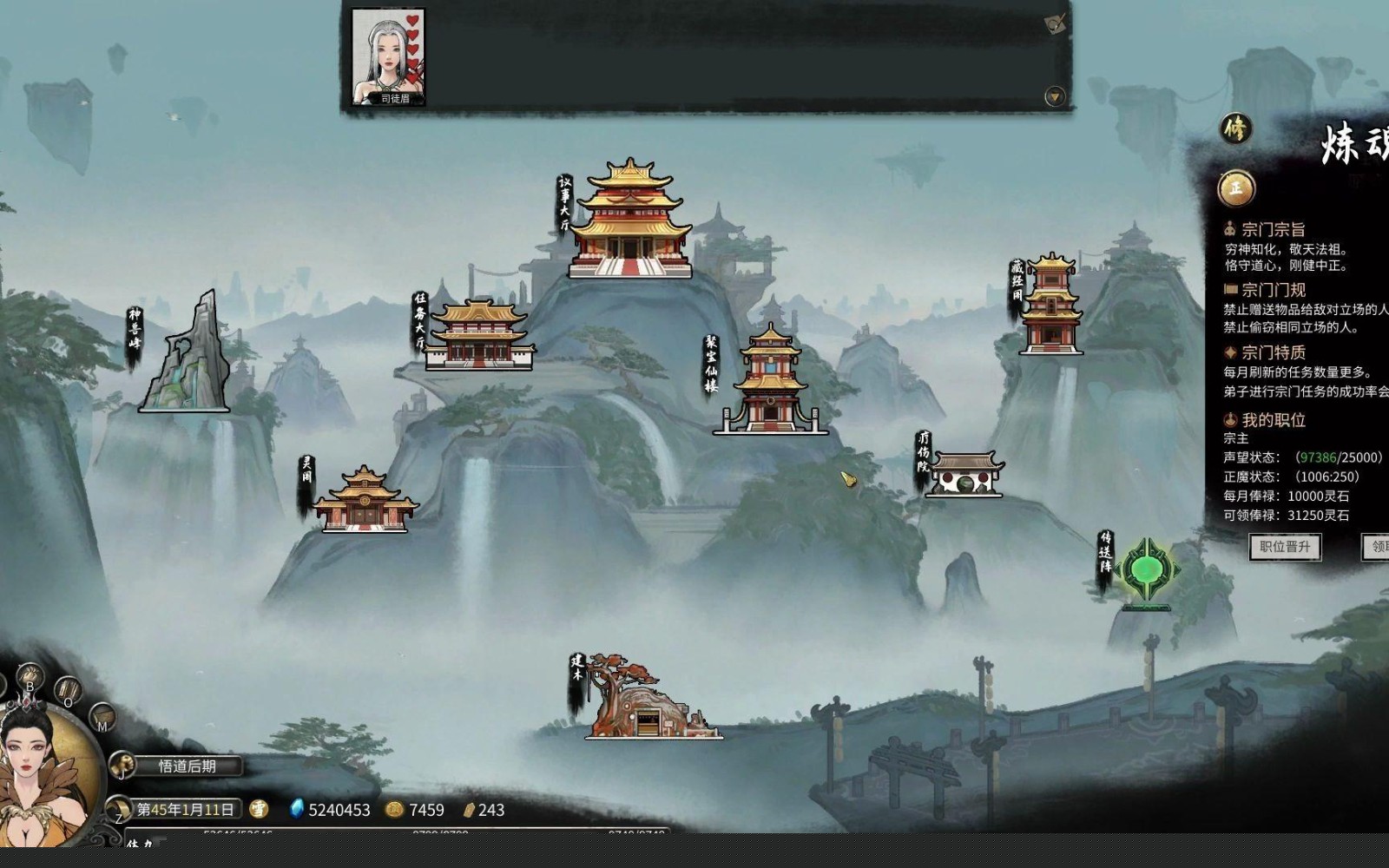Open the 灵圃 spirit garden building
The width and height of the screenshot is (1389, 868).
point(364,501)
